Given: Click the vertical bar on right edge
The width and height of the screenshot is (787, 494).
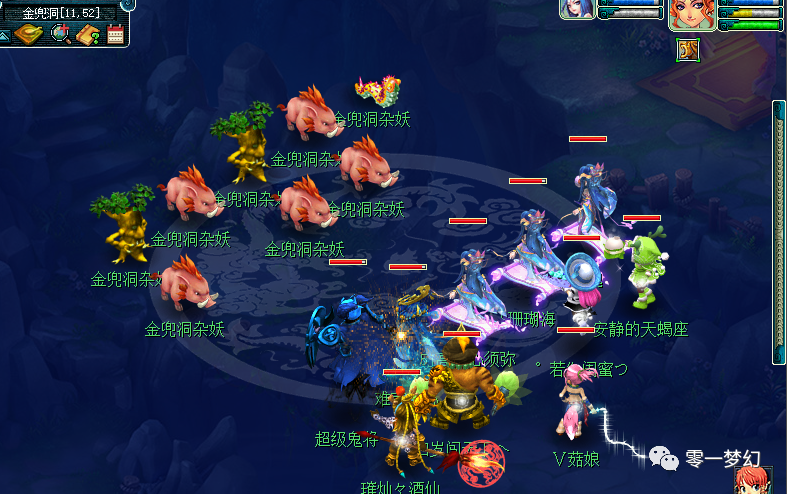Looking at the screenshot, I should point(778,232).
